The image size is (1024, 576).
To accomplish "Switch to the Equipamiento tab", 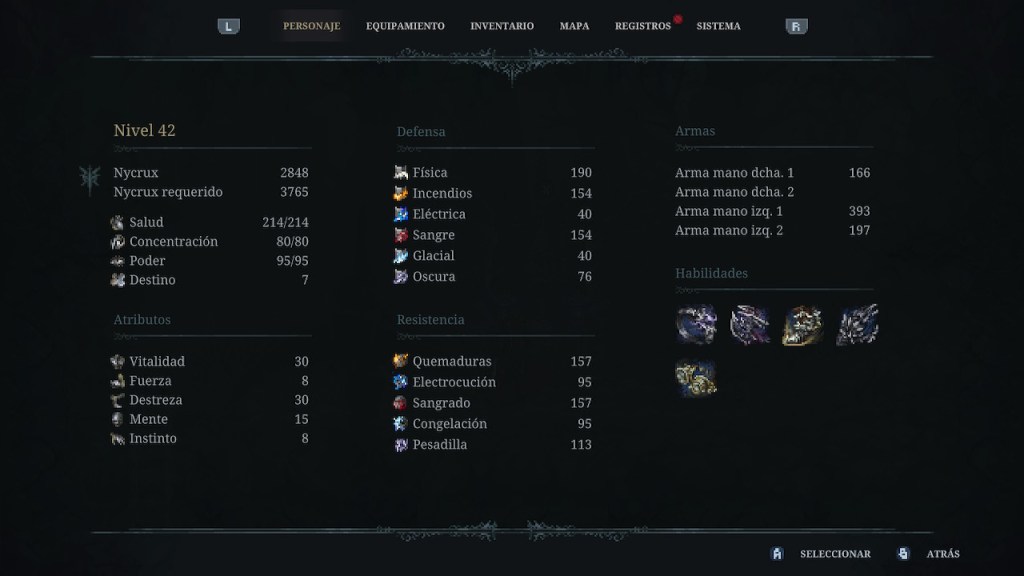I will coord(405,26).
